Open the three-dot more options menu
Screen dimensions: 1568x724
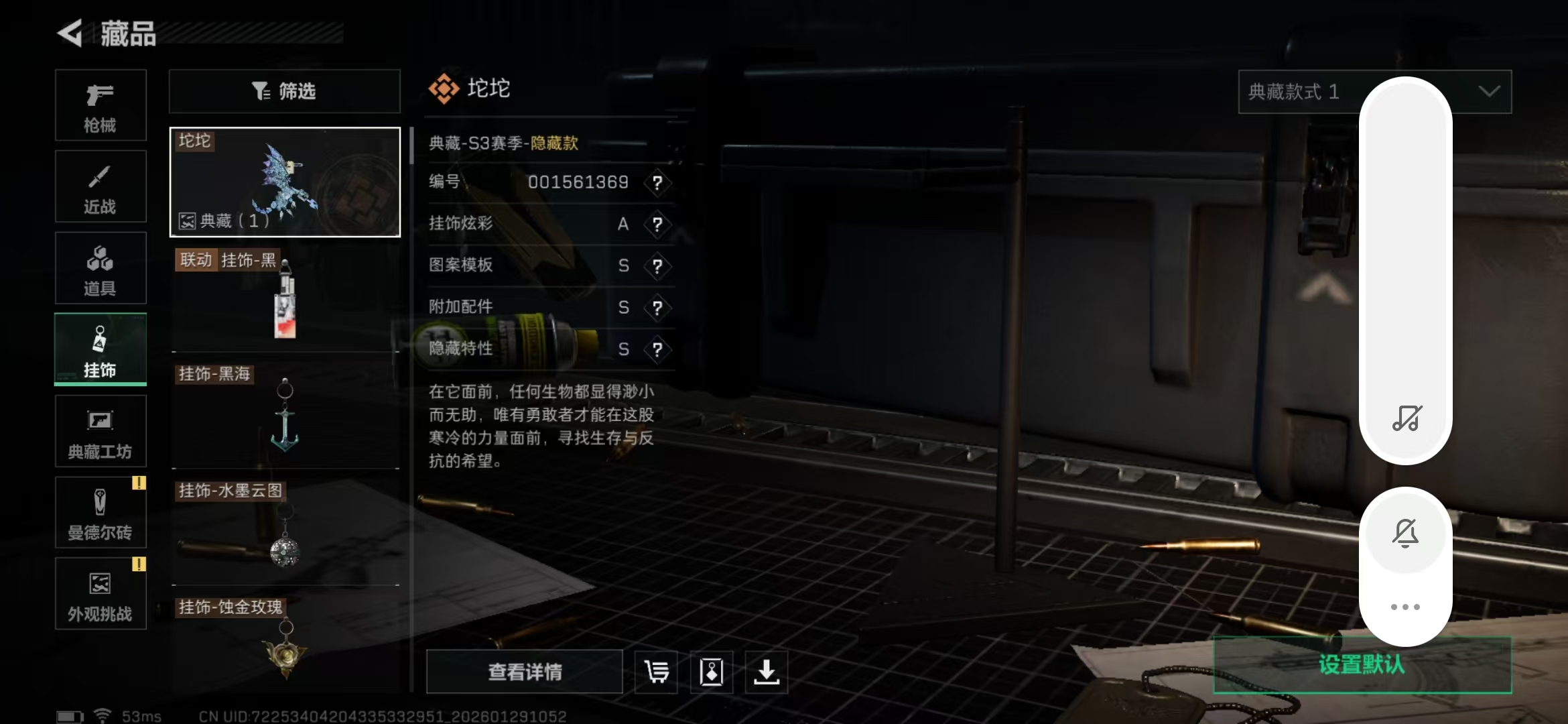(1405, 605)
